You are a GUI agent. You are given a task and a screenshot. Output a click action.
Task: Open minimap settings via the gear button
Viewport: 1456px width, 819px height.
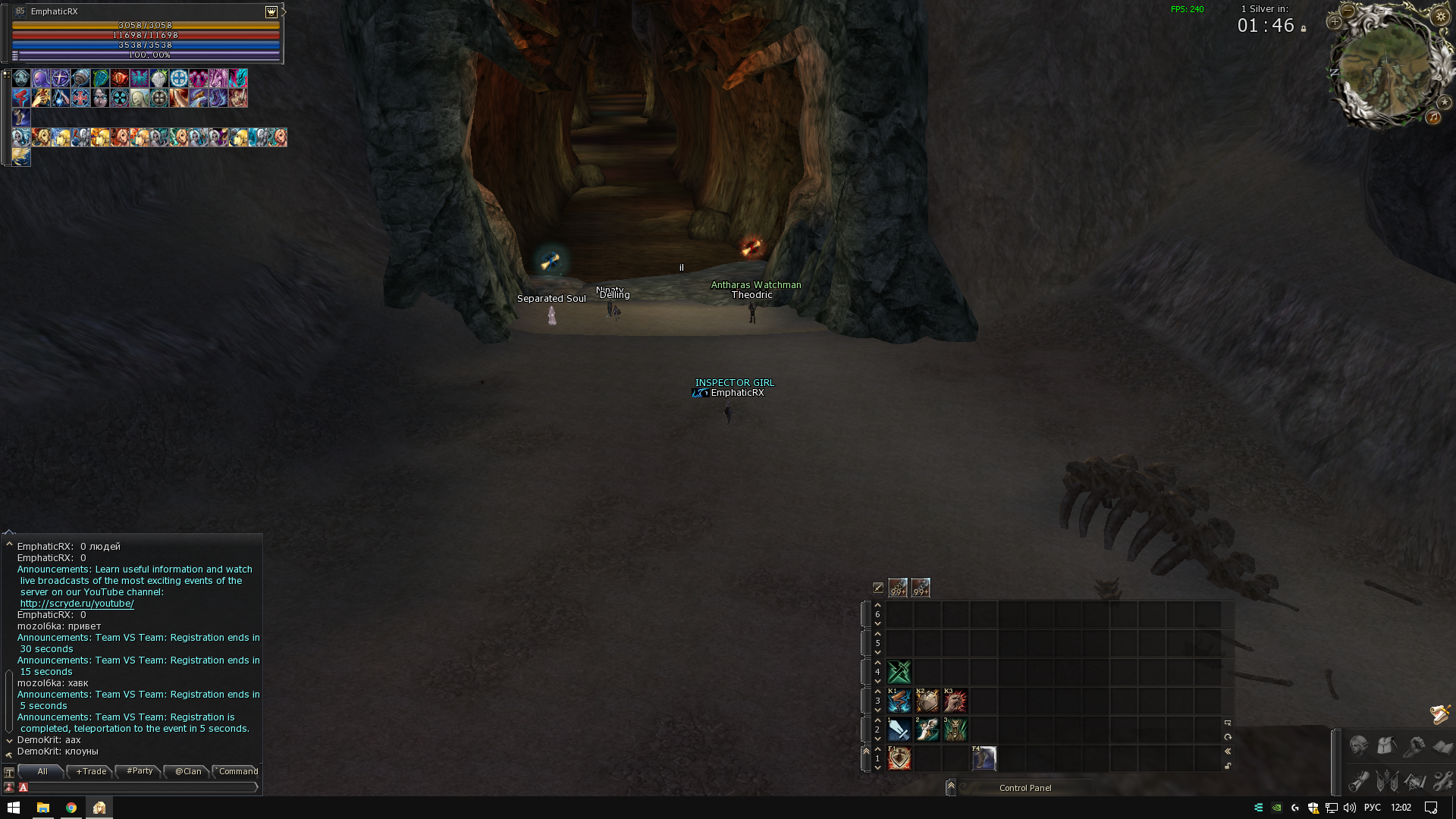coord(1441,16)
